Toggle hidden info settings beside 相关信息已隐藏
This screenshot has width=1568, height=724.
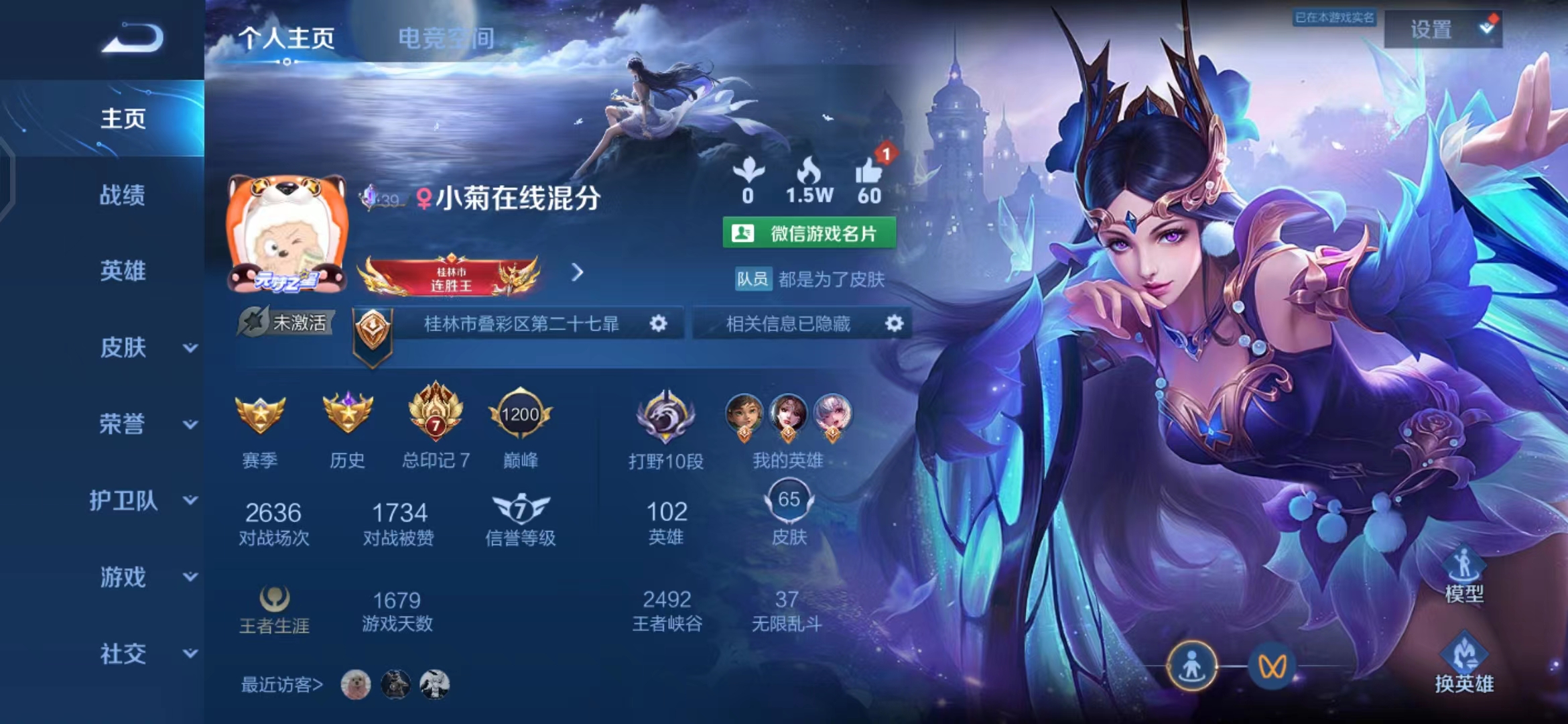click(894, 323)
